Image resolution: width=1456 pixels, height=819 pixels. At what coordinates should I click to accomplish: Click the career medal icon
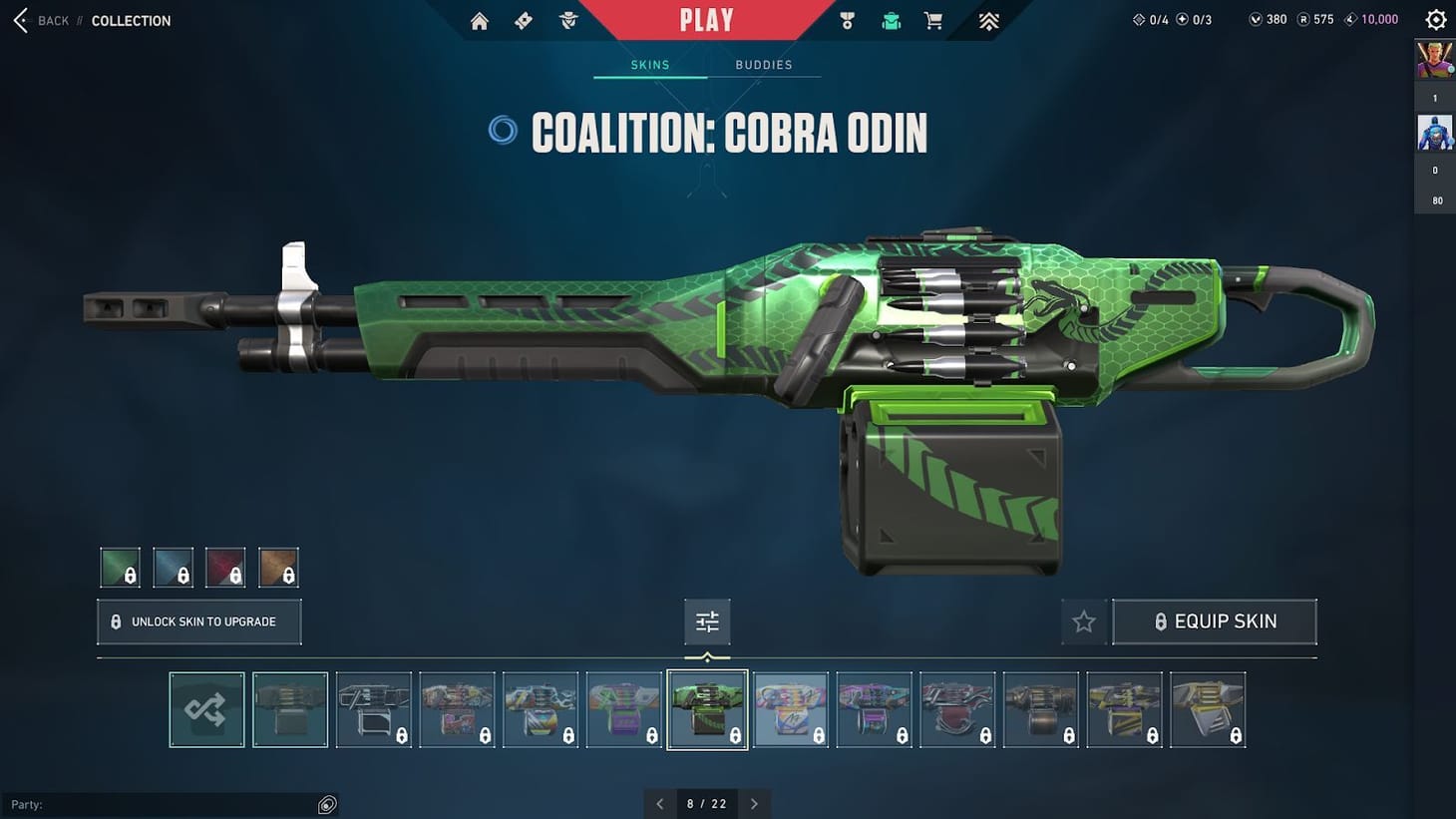pos(847,20)
